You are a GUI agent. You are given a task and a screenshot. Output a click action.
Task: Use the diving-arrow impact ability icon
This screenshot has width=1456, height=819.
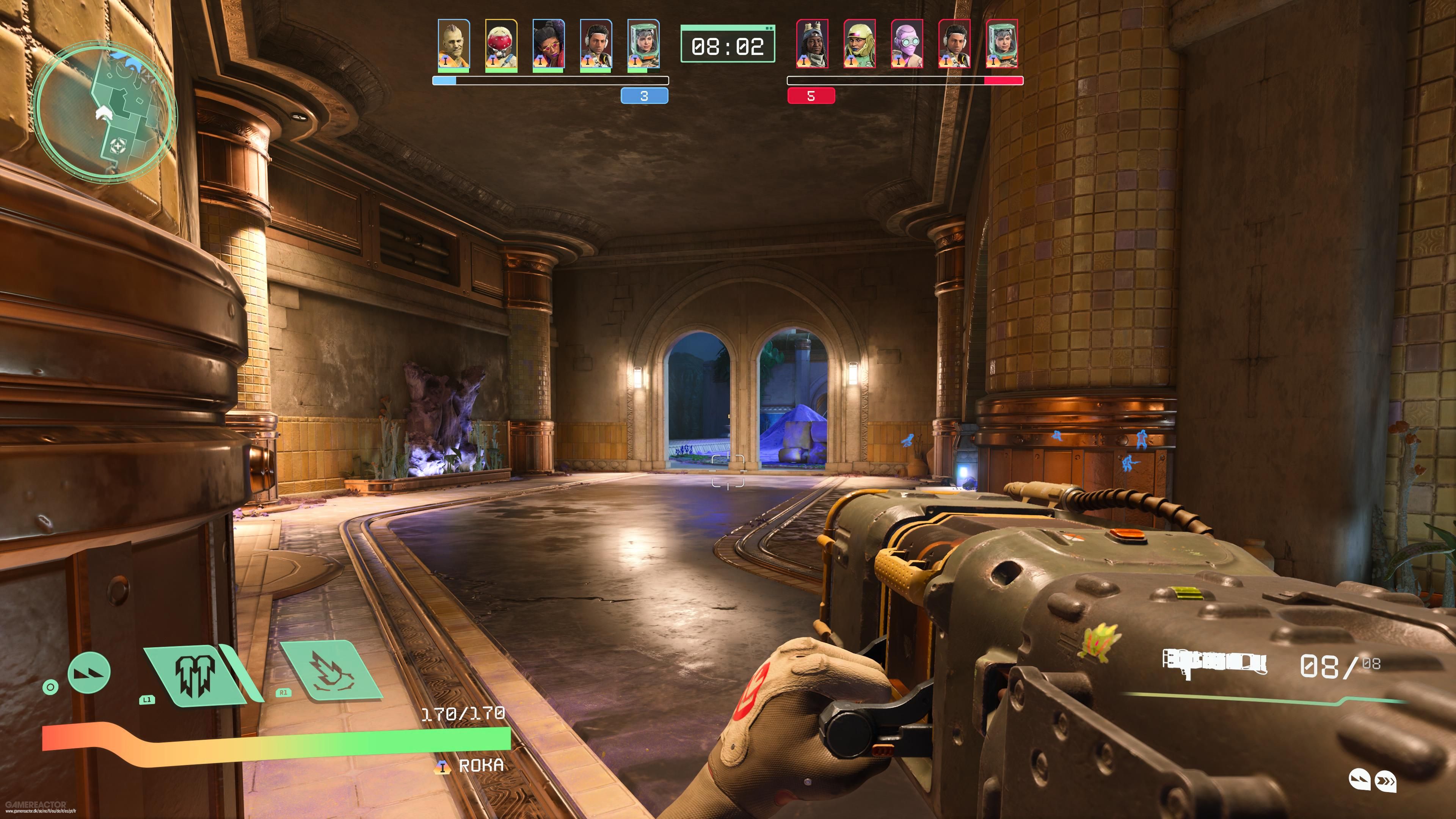click(331, 673)
